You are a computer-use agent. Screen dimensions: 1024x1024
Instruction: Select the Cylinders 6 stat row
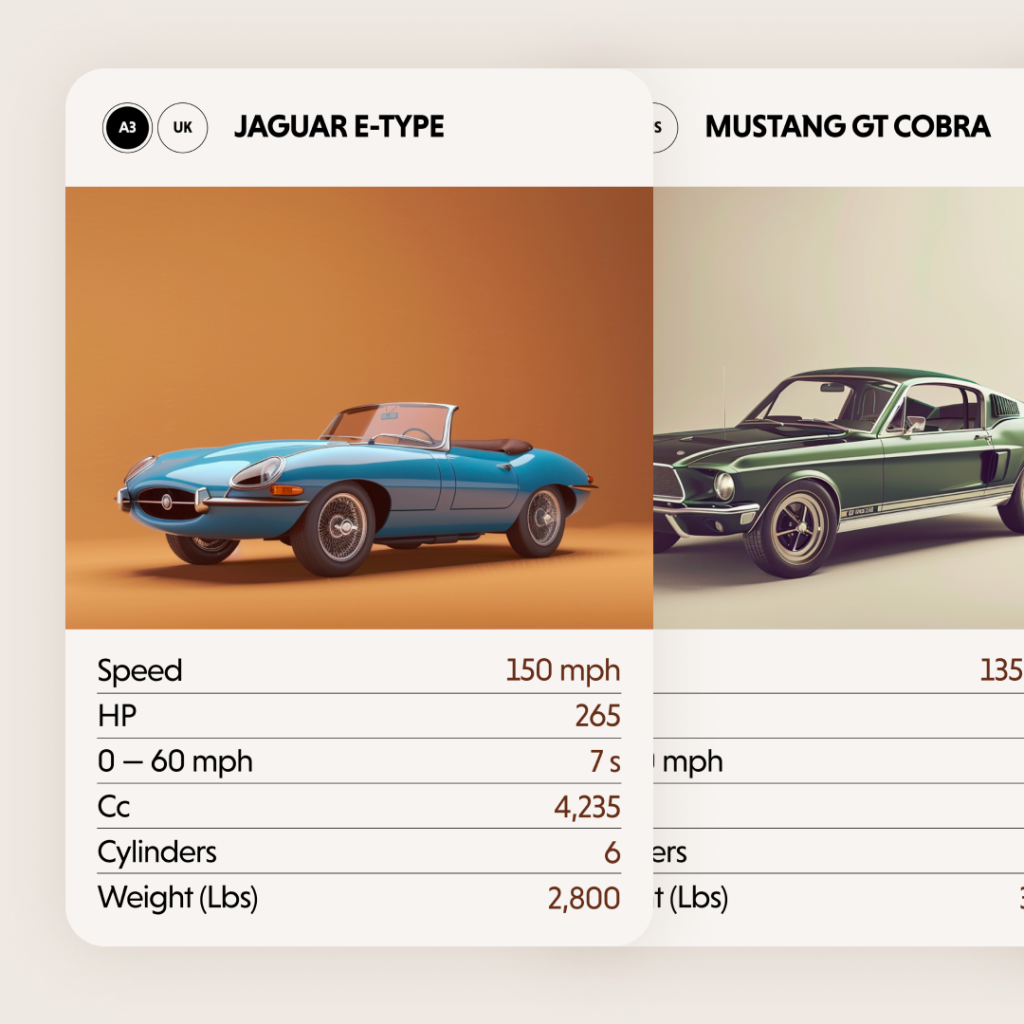pyautogui.click(x=358, y=852)
